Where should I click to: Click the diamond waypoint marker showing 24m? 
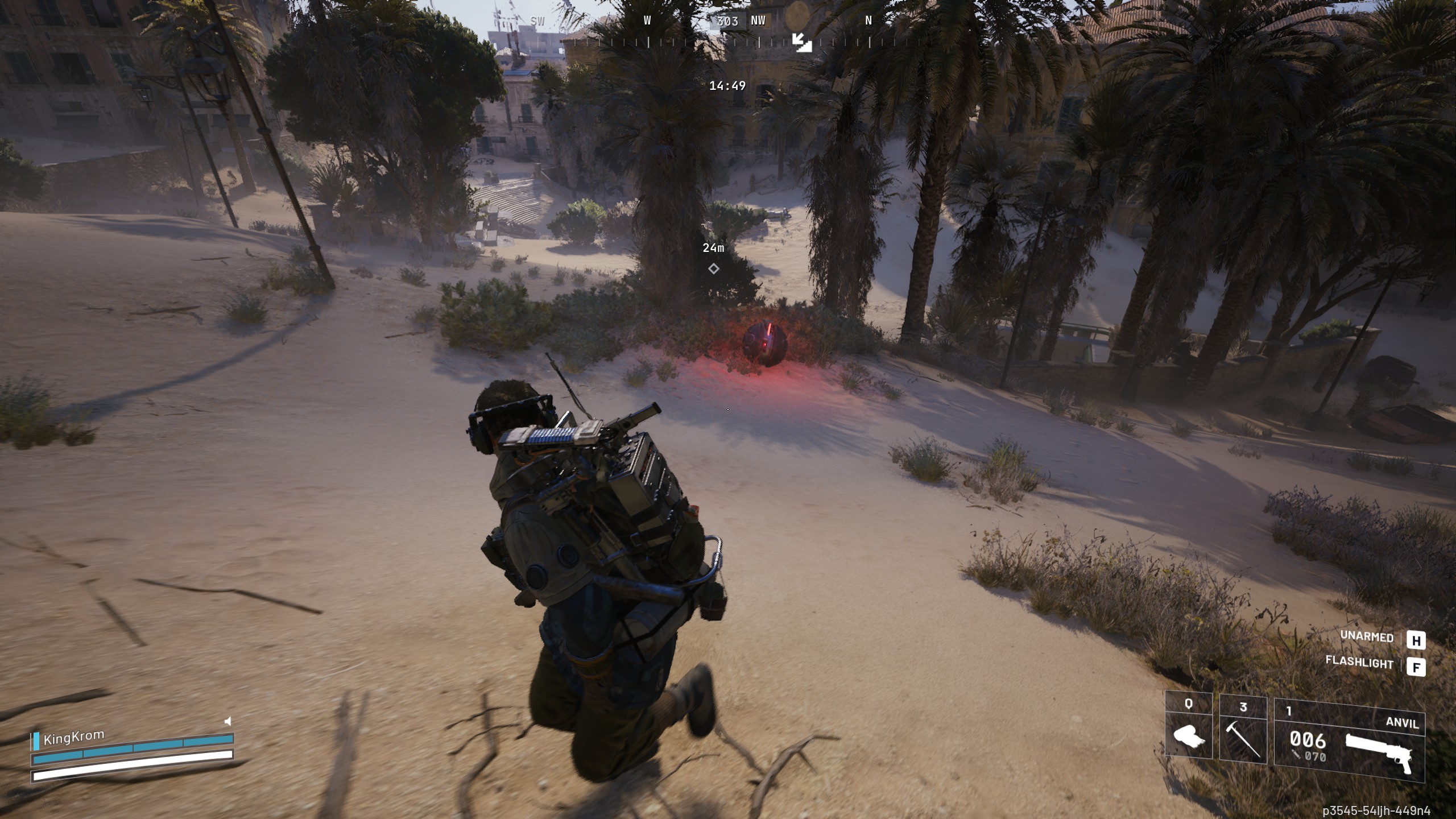coord(713,268)
